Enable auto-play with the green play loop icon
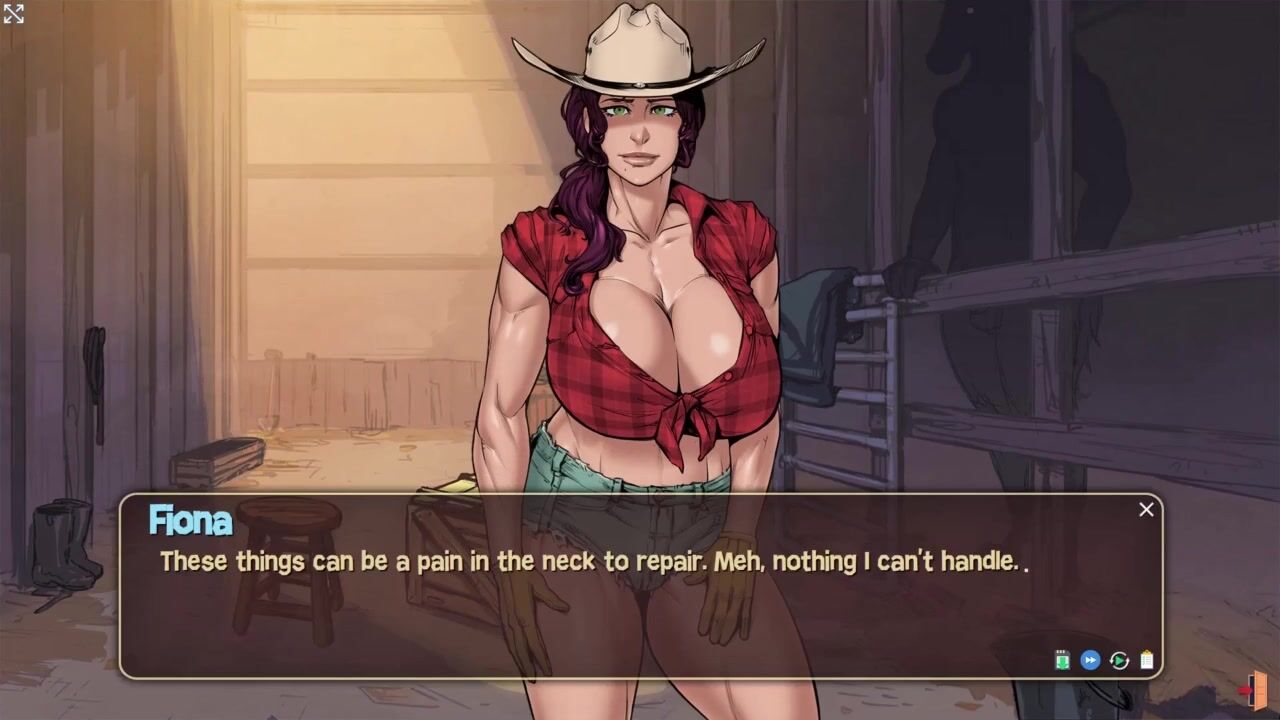Viewport: 1280px width, 720px height. [x=1119, y=660]
